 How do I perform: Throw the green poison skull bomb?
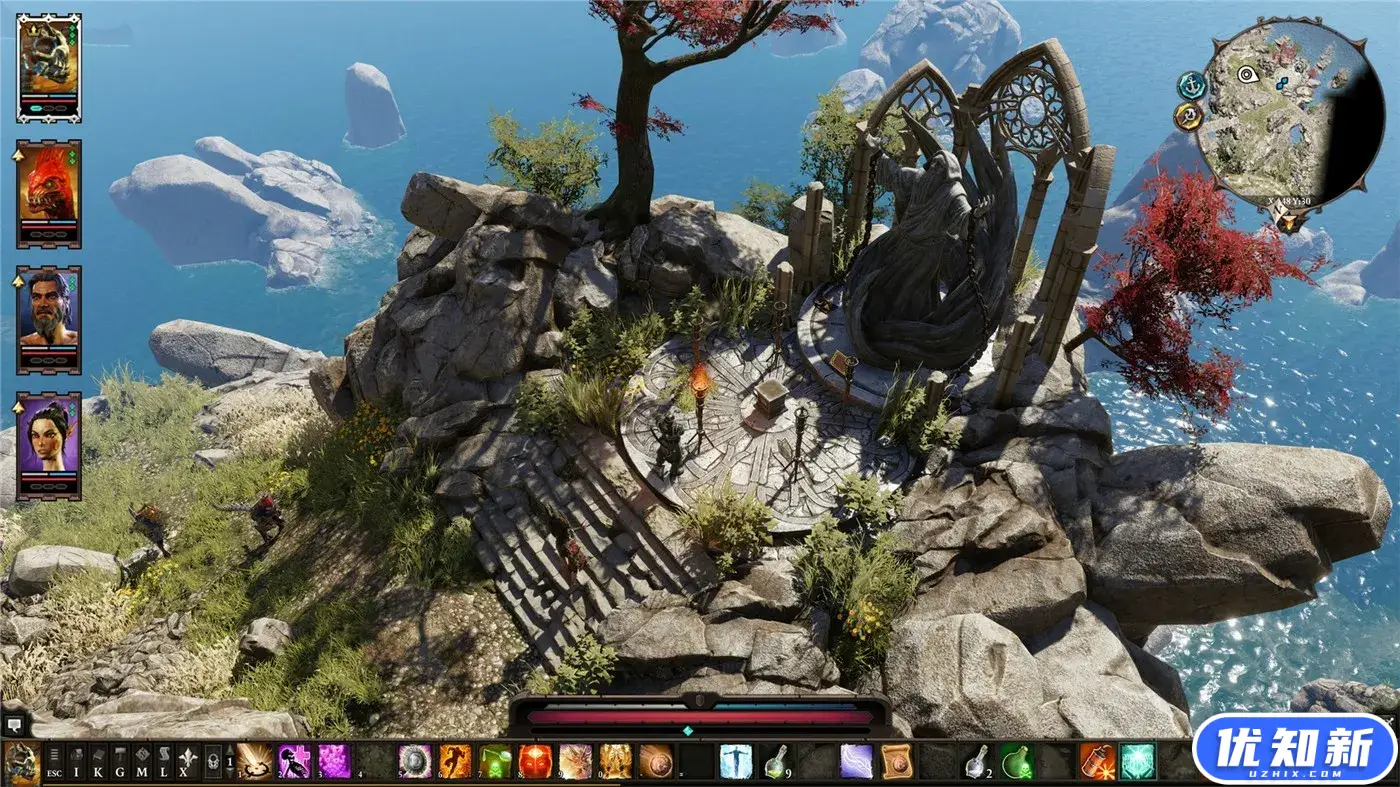tap(1018, 761)
